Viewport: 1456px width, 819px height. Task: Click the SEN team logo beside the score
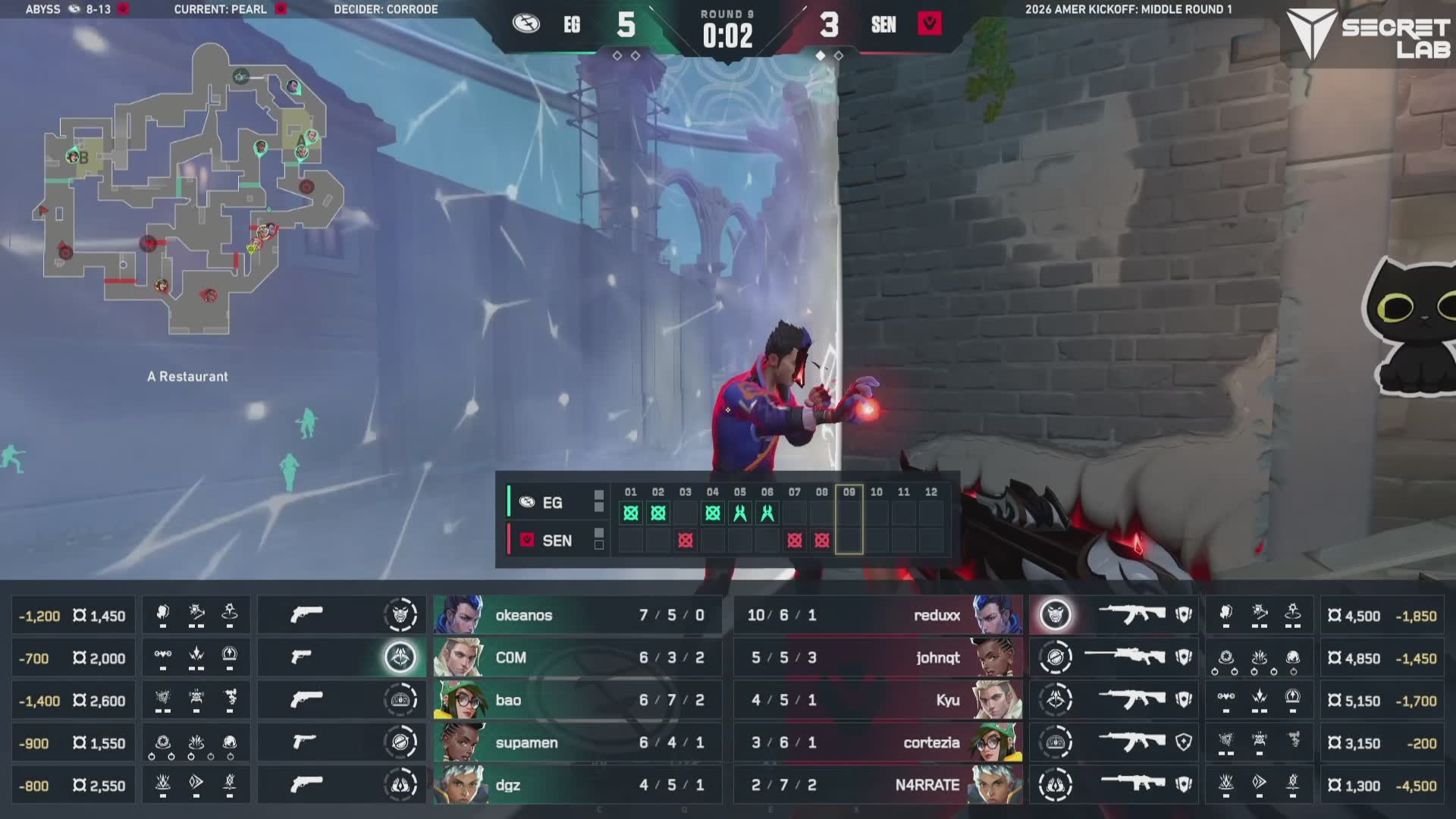click(x=930, y=24)
